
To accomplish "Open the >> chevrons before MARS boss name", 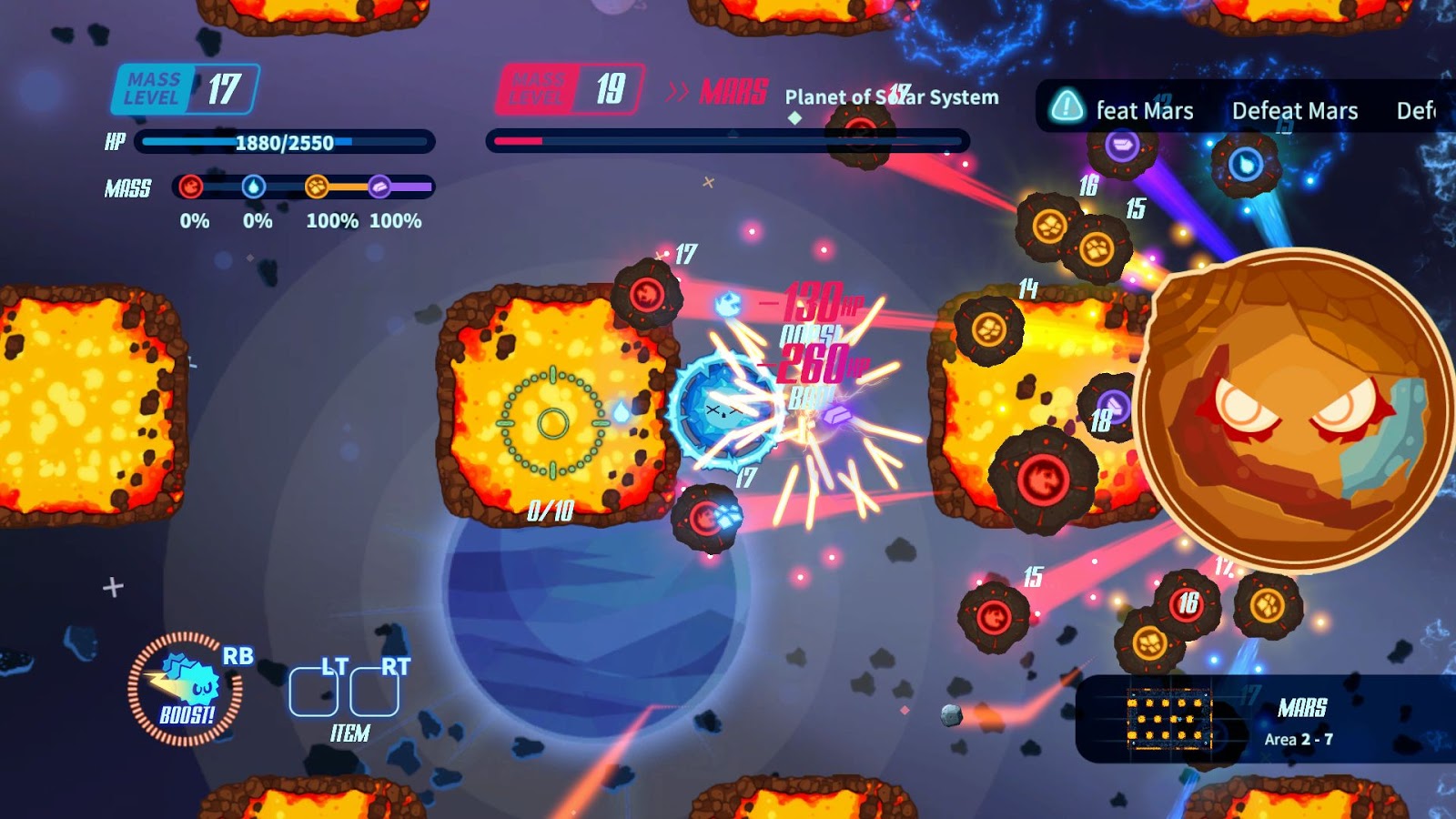I will point(675,91).
